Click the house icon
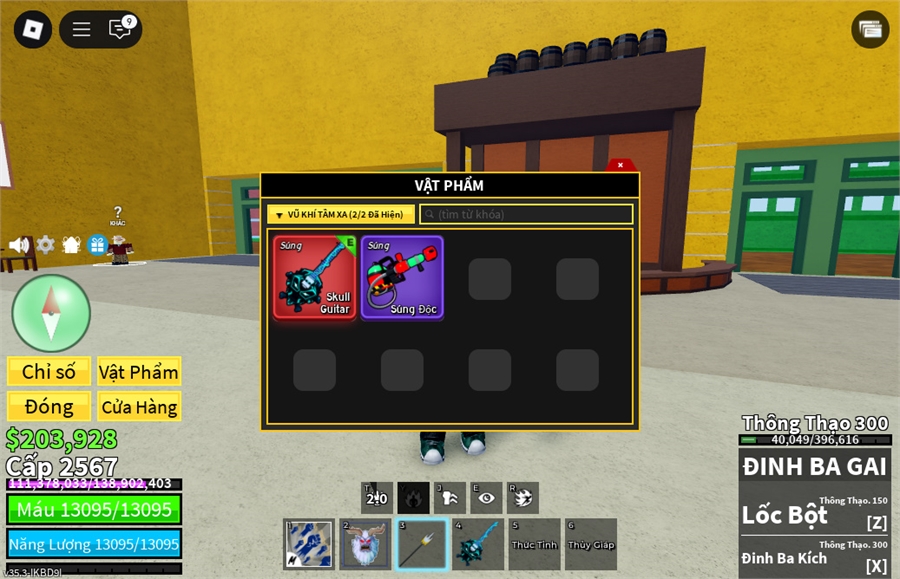The height and width of the screenshot is (579, 900). [x=71, y=245]
